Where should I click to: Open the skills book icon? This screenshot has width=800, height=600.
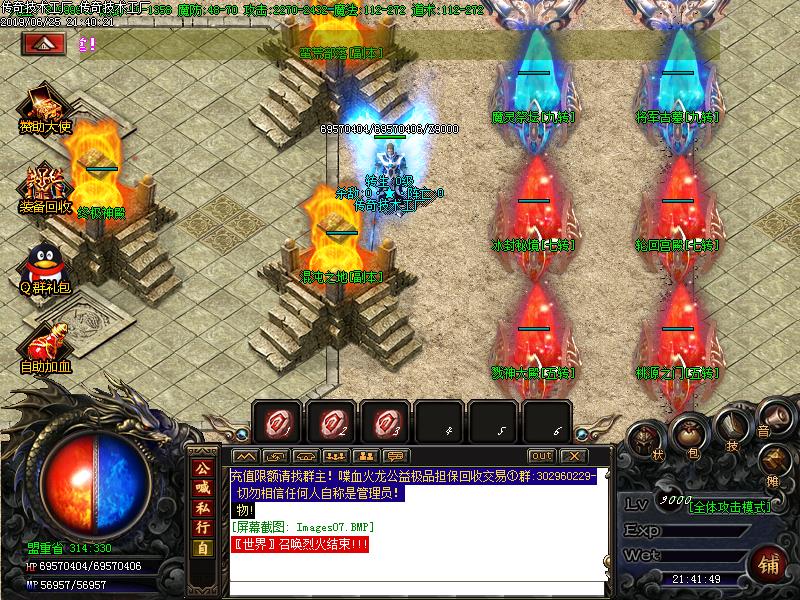point(733,430)
